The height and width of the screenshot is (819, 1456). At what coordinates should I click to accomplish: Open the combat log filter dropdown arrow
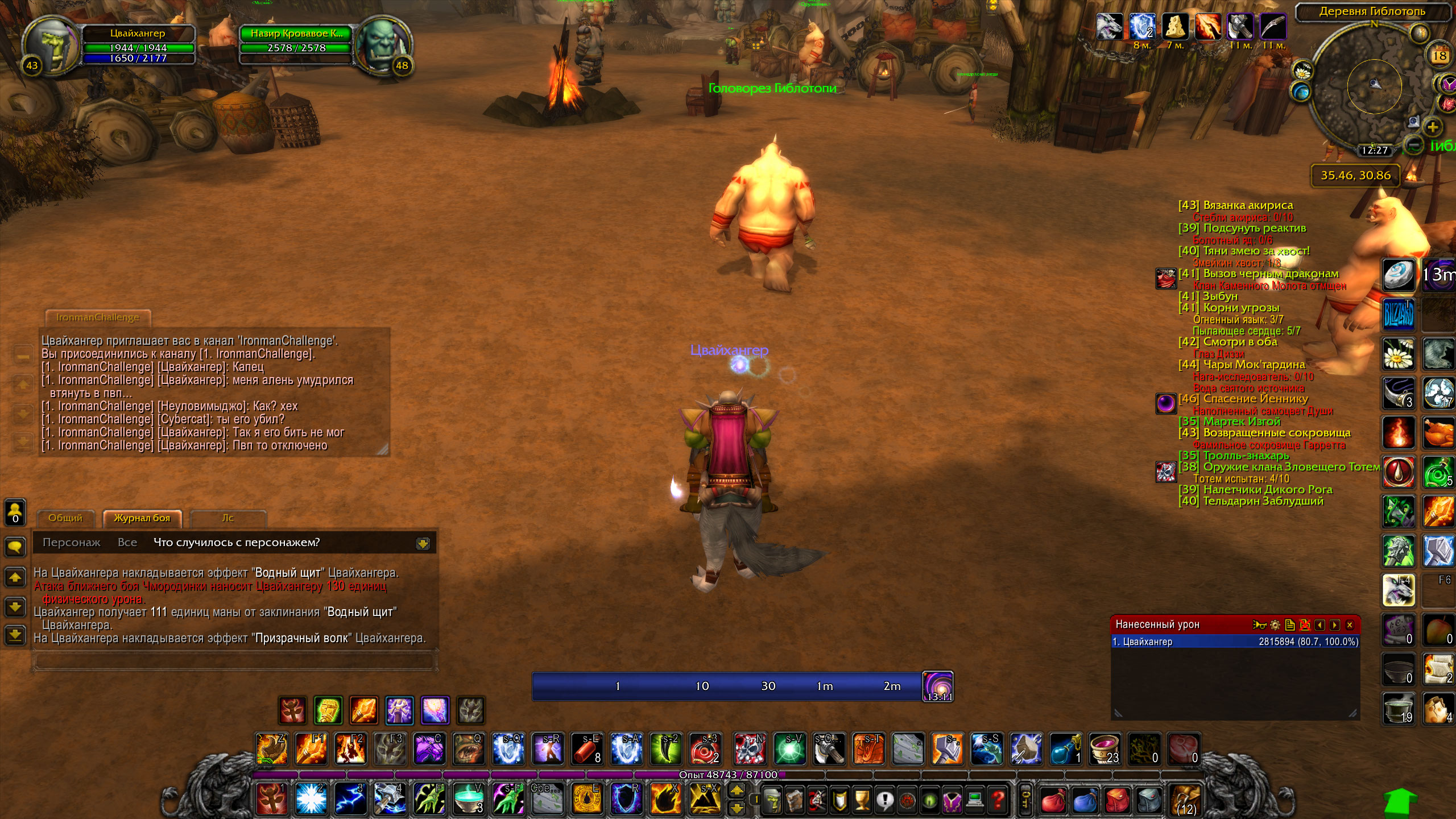coord(423,543)
